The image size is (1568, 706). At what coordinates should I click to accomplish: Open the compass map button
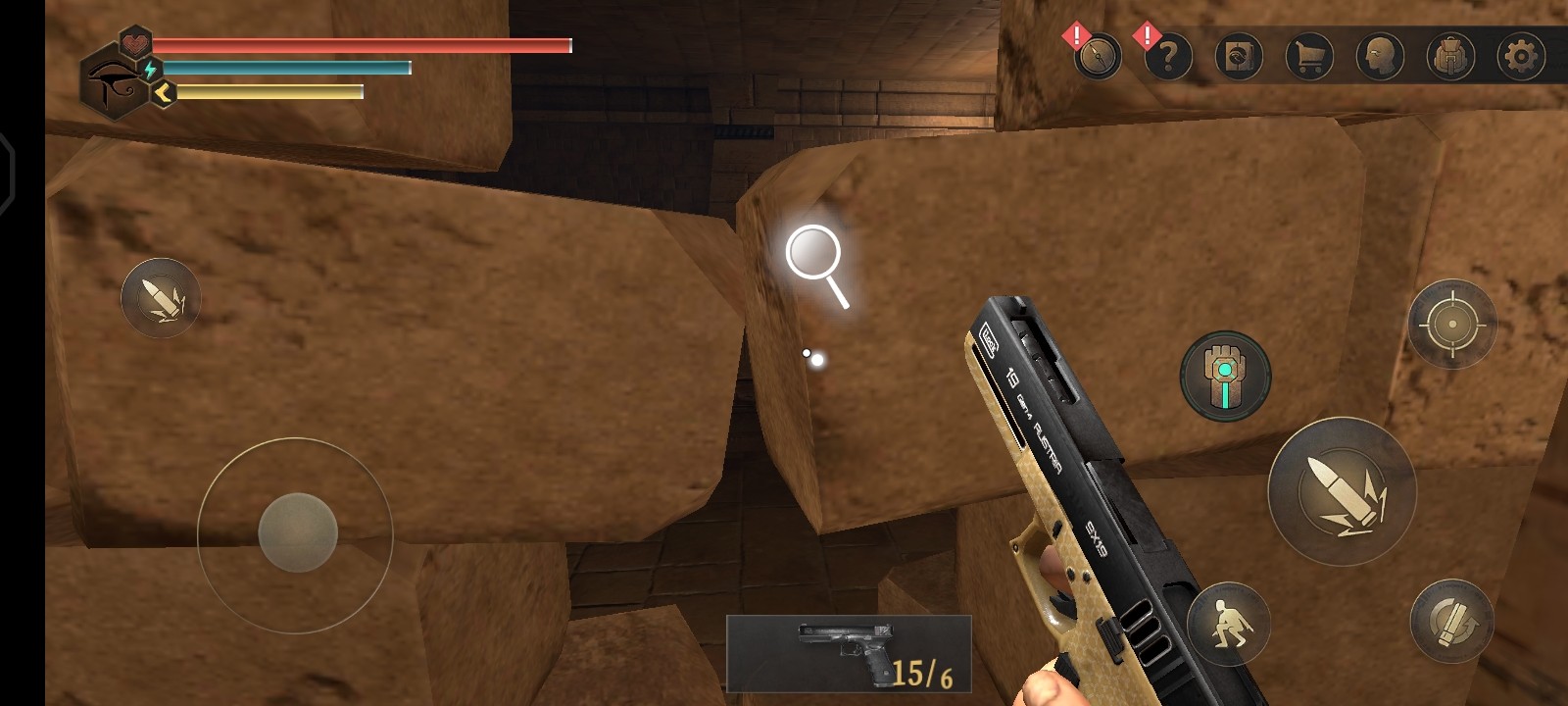(x=1097, y=57)
